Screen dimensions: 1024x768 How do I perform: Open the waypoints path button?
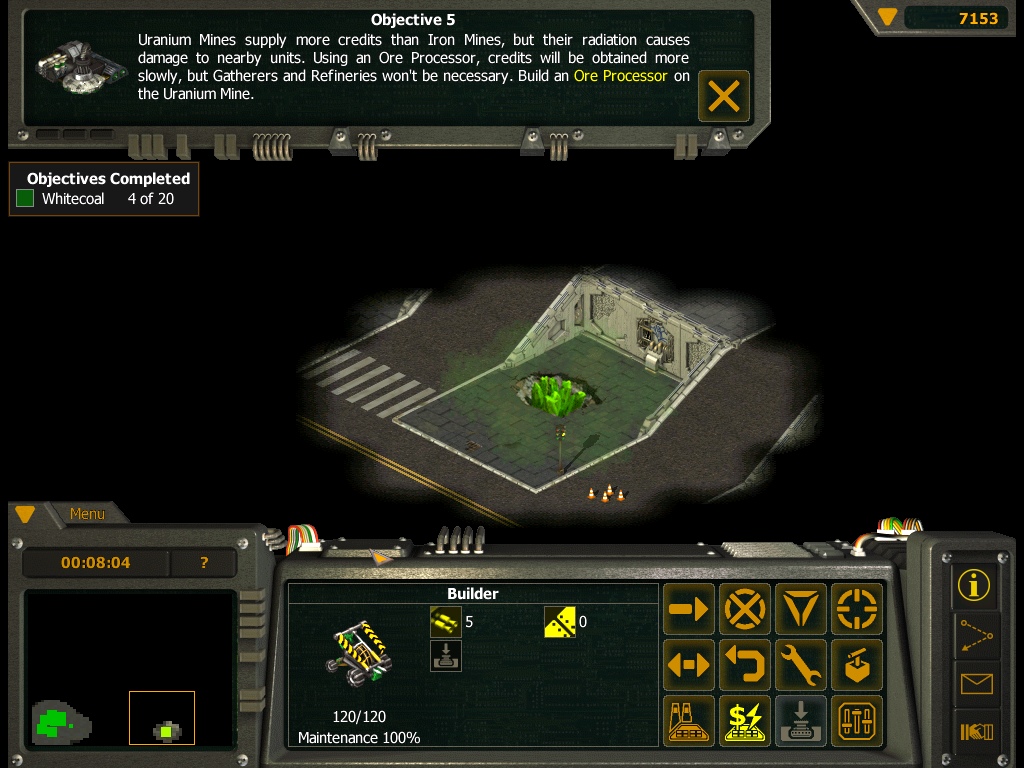pos(974,634)
